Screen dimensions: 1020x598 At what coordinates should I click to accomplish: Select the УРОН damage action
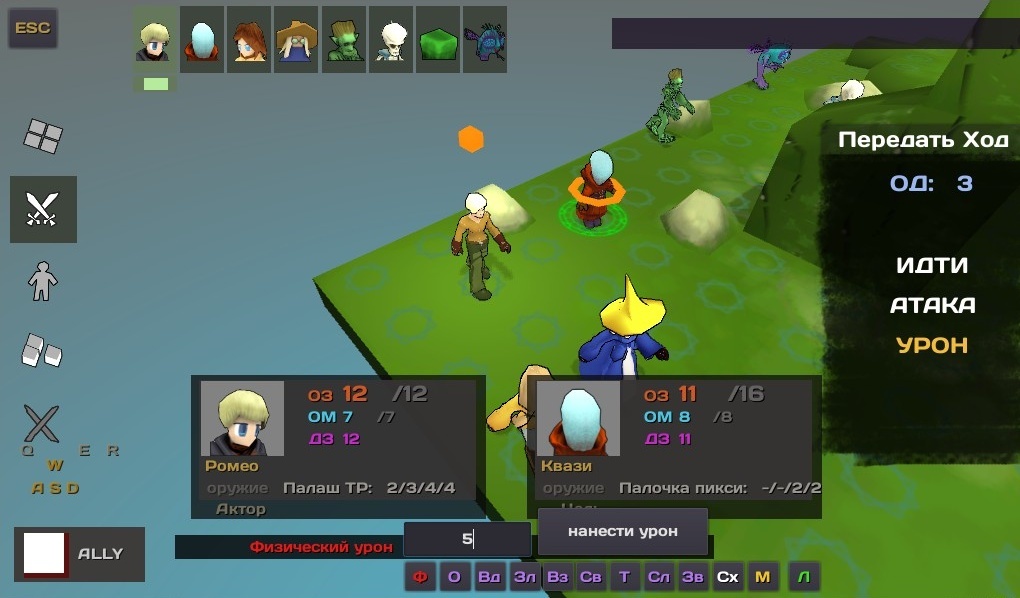932,345
